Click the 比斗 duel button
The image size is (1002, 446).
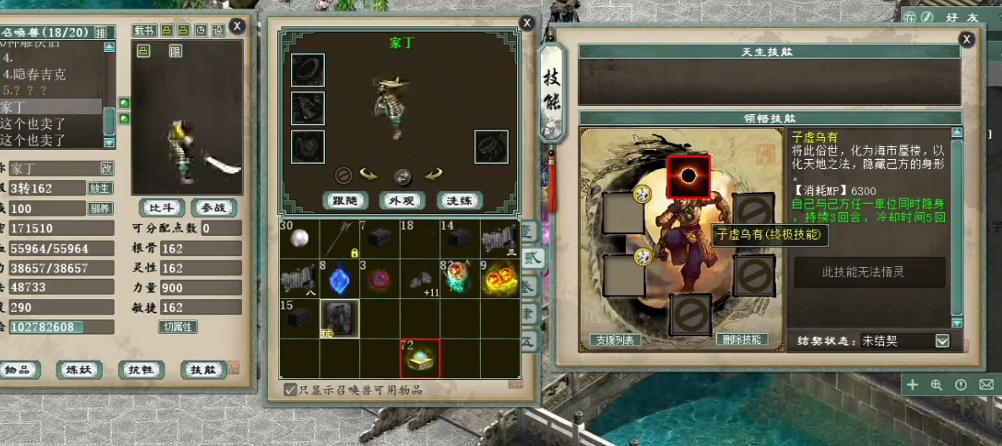[x=159, y=208]
